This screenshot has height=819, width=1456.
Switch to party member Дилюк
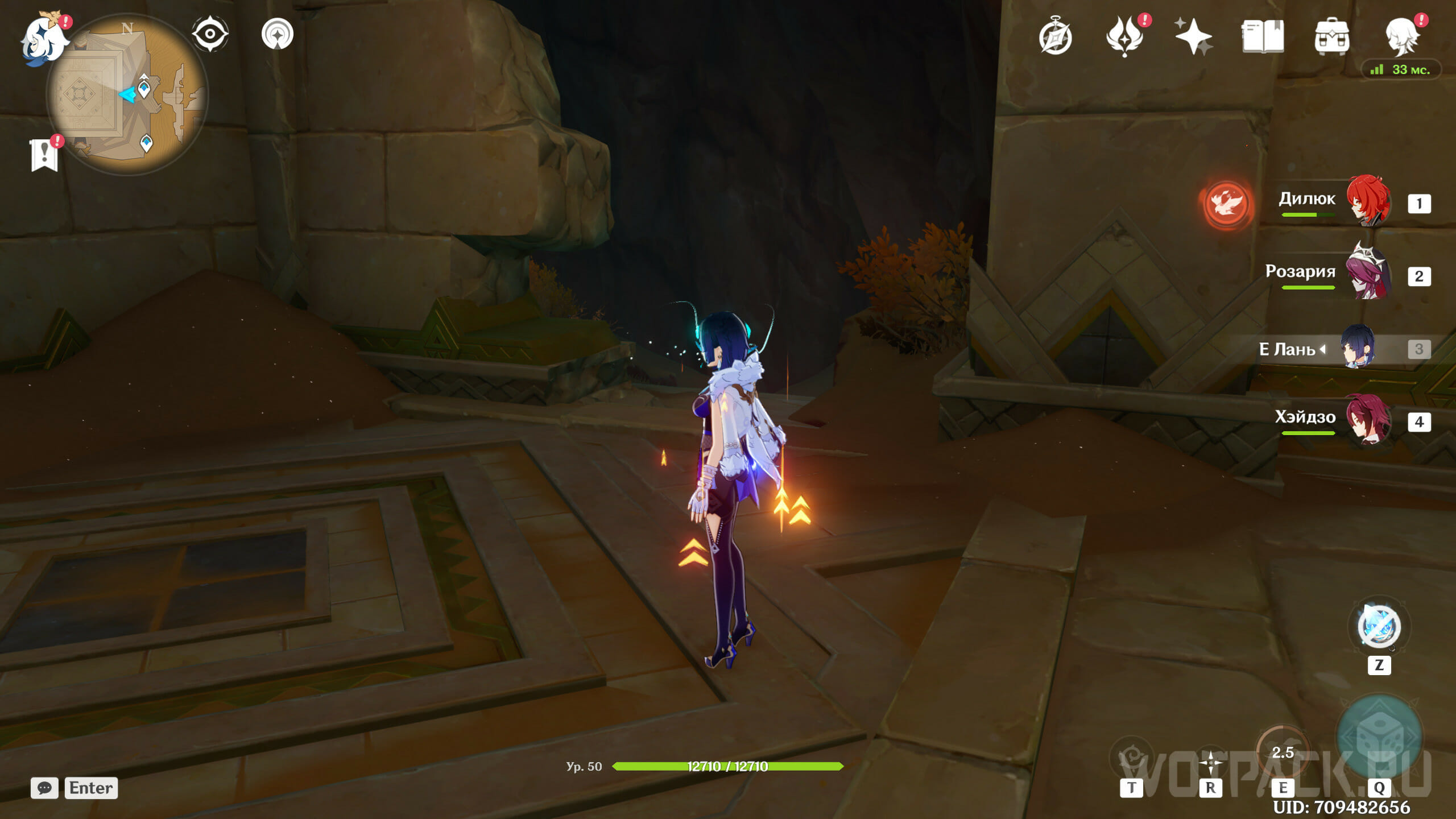(1368, 201)
